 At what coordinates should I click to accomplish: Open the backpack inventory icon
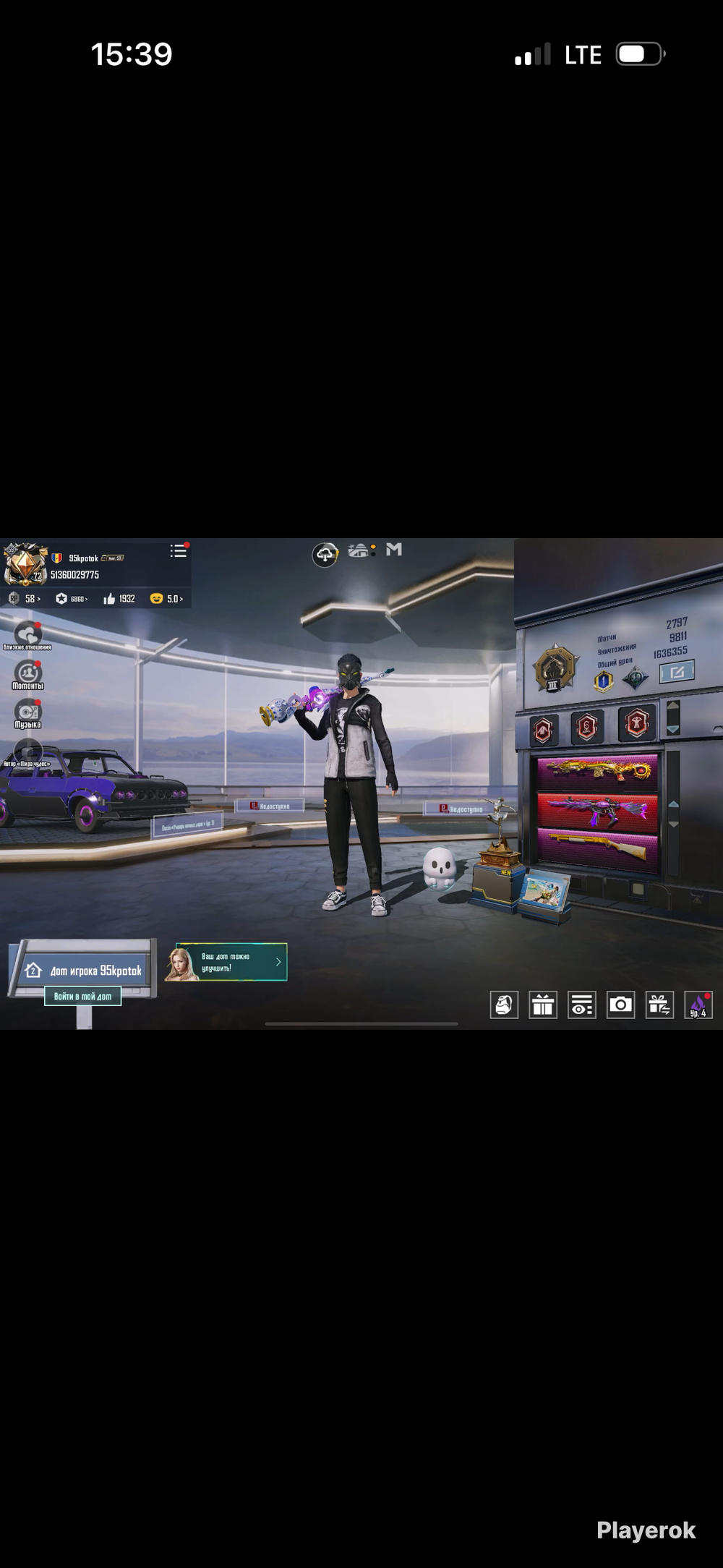[x=504, y=1005]
